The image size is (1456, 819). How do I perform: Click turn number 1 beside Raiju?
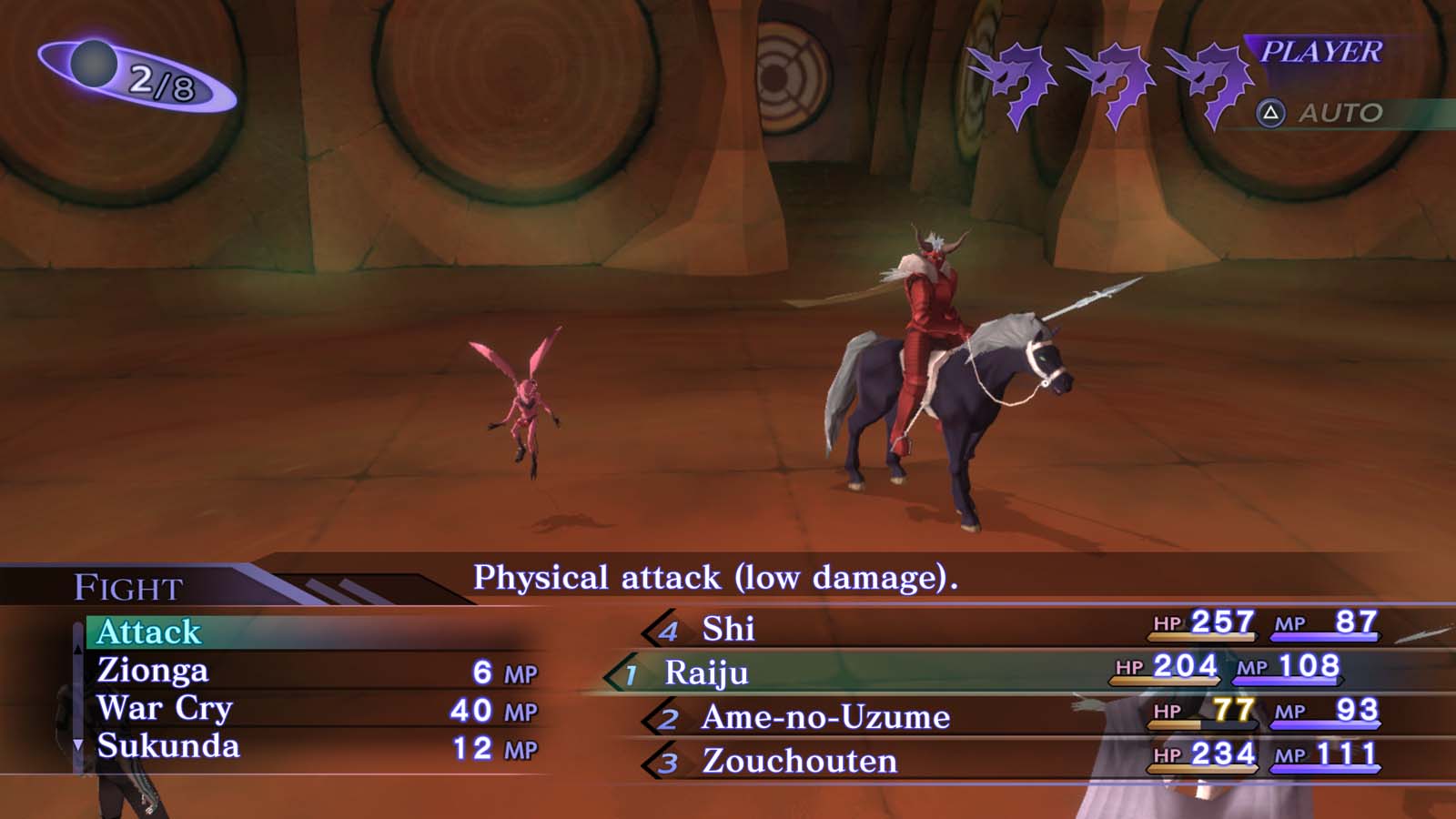pyautogui.click(x=630, y=676)
